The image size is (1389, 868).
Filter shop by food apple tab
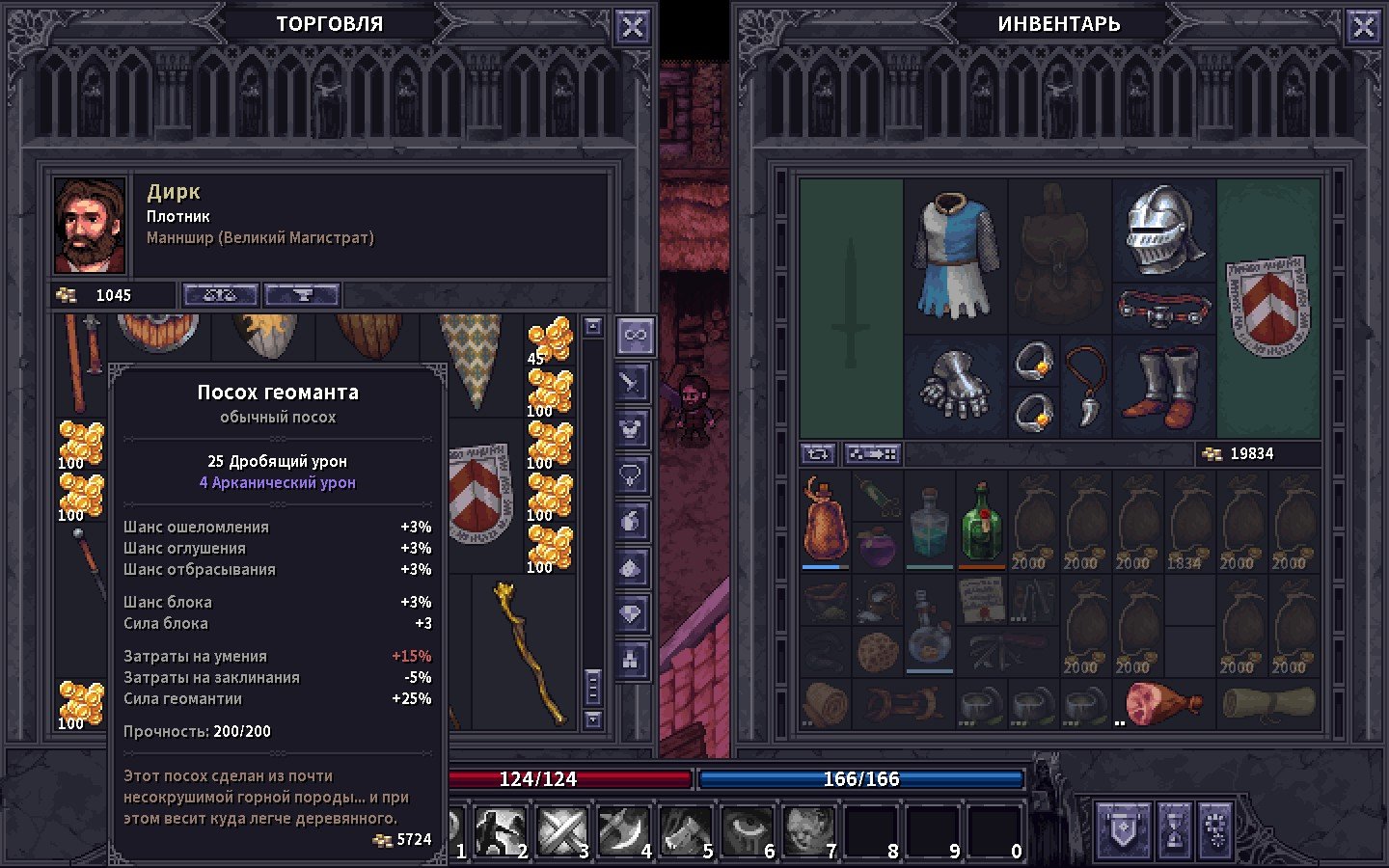coord(633,521)
